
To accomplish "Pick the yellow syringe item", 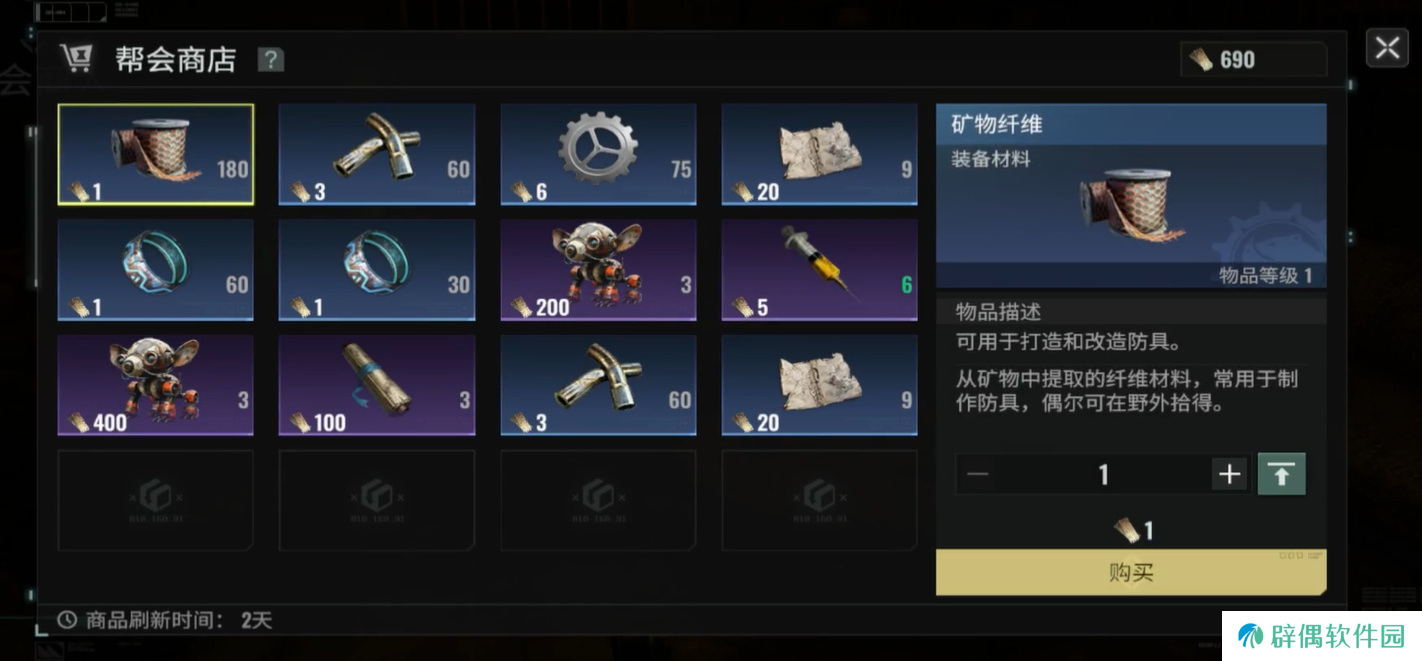I will click(x=819, y=270).
